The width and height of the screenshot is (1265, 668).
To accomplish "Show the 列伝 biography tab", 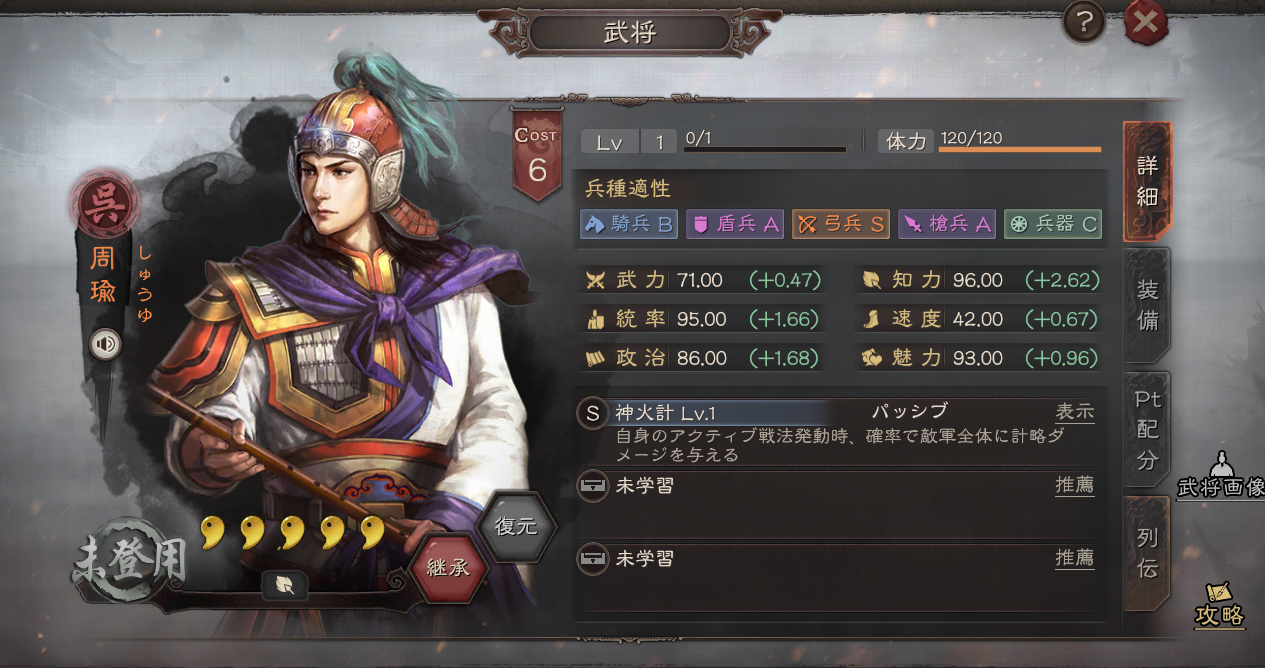I will [1147, 553].
